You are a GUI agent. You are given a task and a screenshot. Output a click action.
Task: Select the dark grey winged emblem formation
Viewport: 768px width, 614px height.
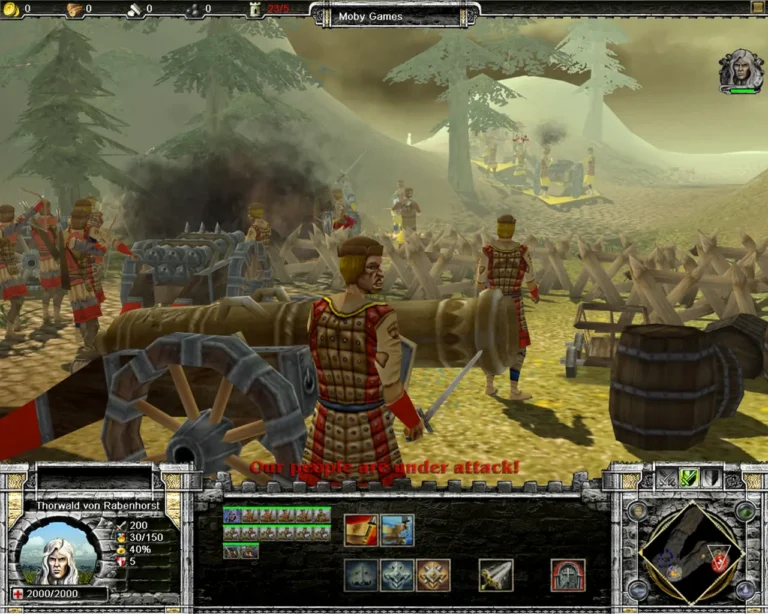click(361, 575)
